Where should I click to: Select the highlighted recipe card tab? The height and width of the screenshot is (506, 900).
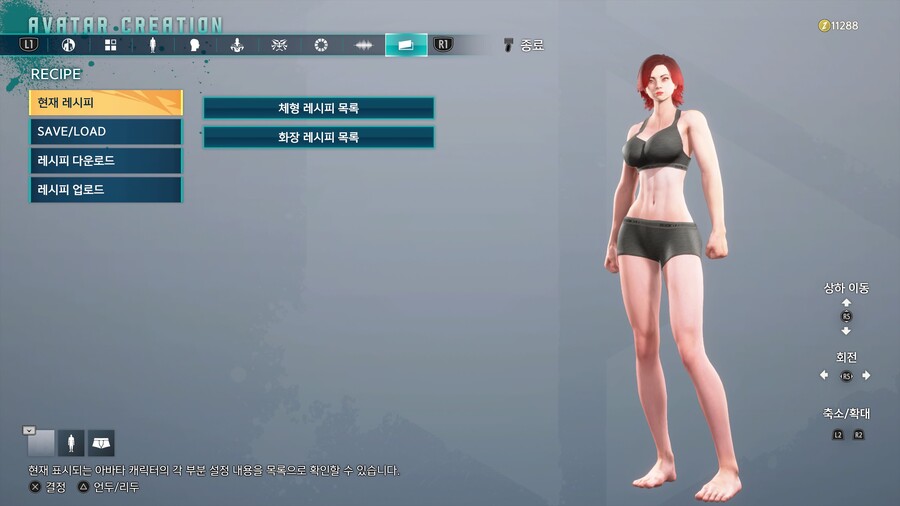405,45
